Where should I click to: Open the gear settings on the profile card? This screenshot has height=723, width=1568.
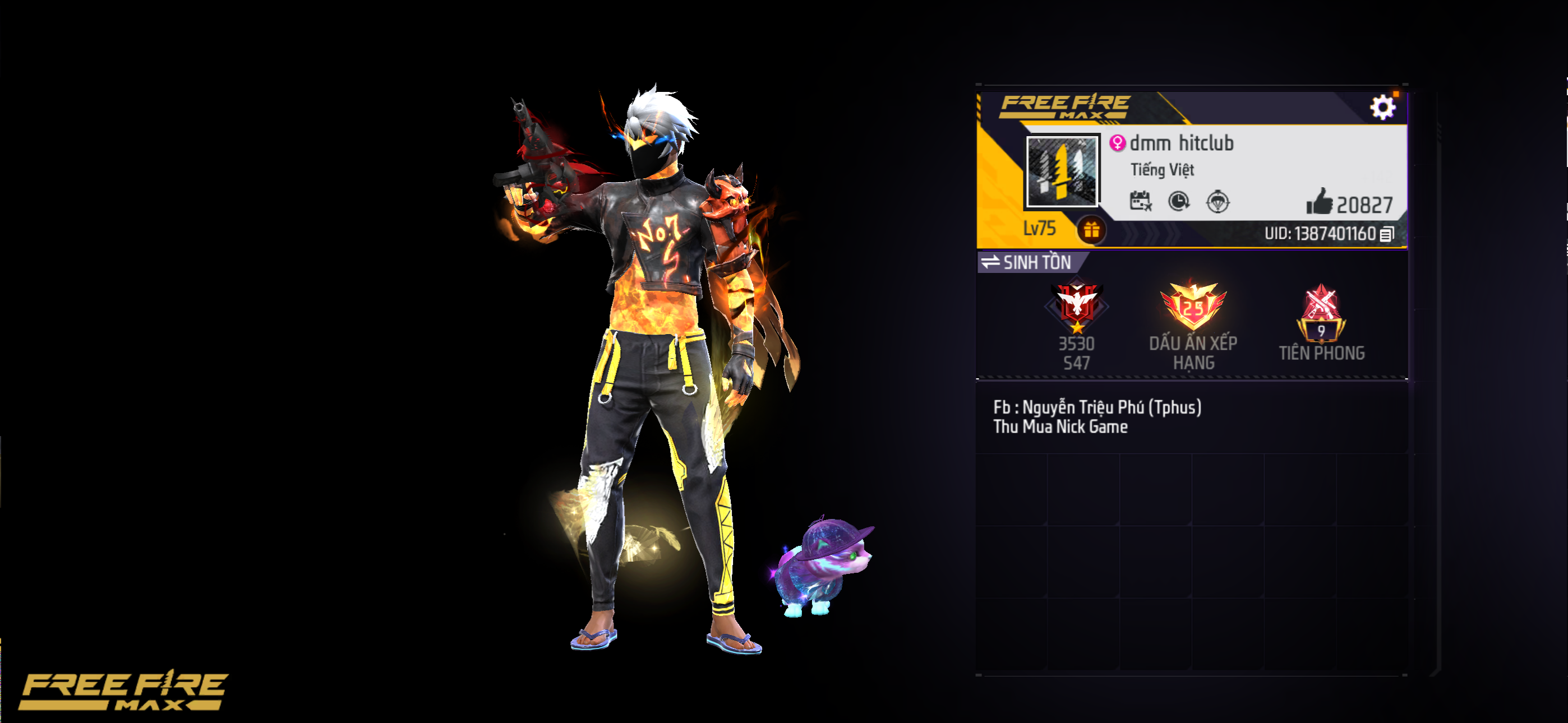click(1382, 108)
